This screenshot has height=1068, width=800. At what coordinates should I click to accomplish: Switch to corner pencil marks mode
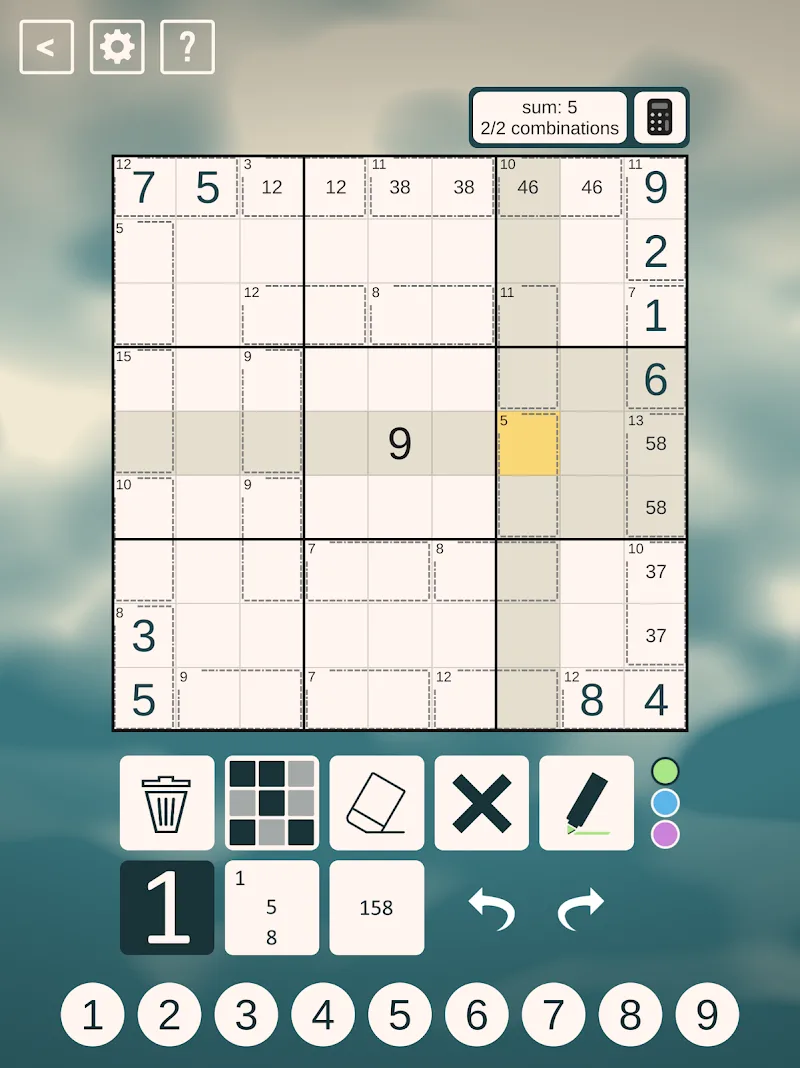272,908
